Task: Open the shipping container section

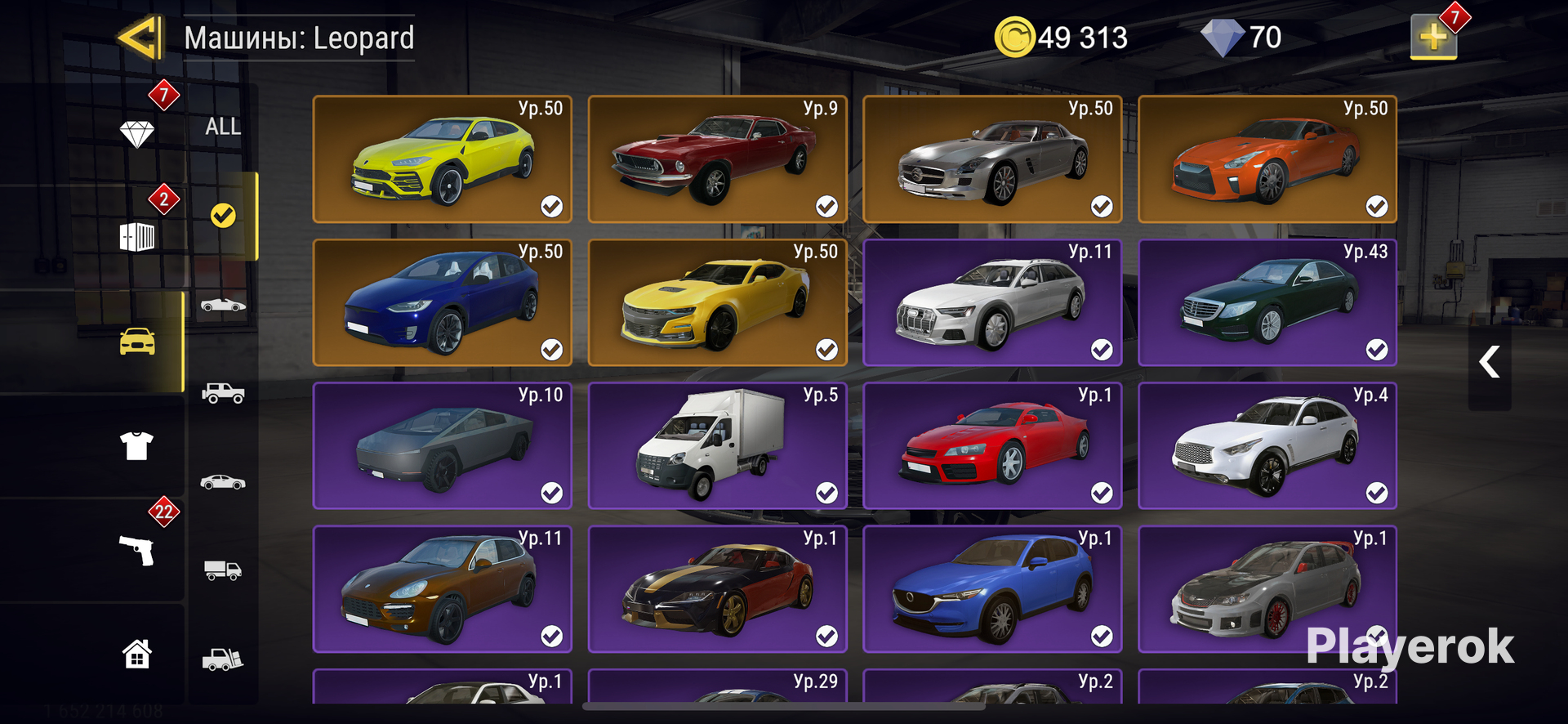Action: coord(137,237)
